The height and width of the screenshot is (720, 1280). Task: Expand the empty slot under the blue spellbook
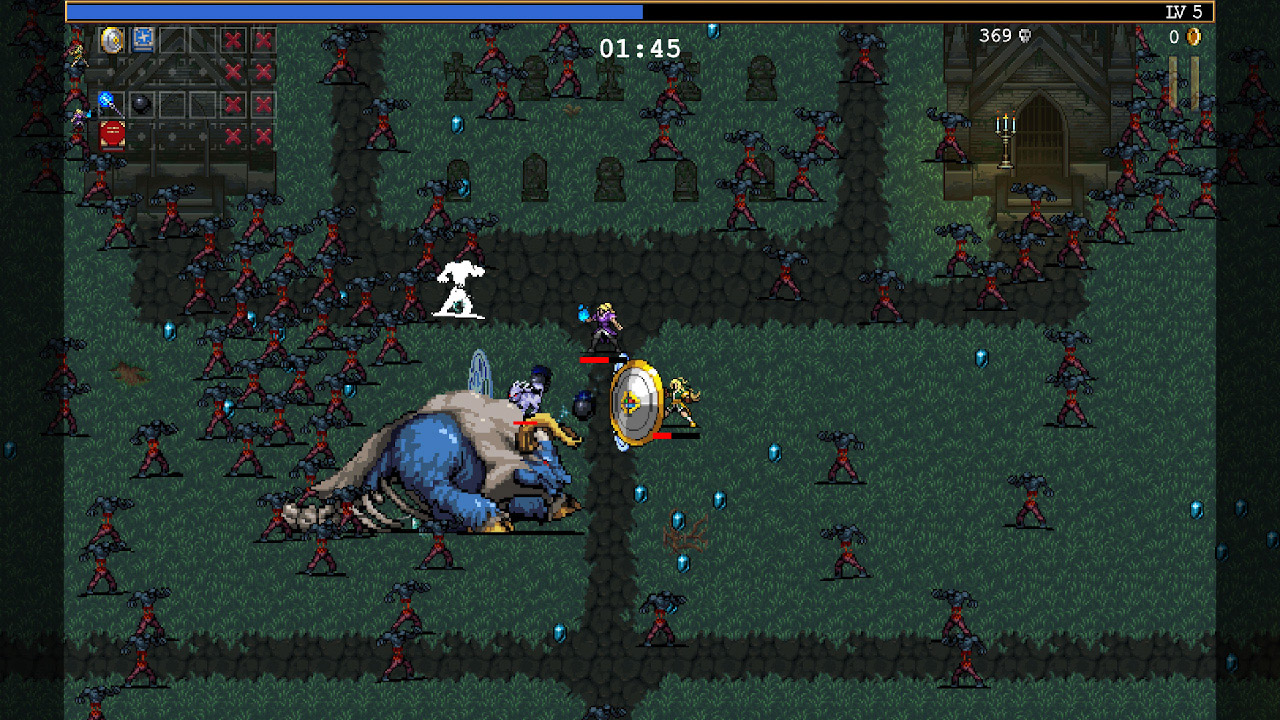143,71
